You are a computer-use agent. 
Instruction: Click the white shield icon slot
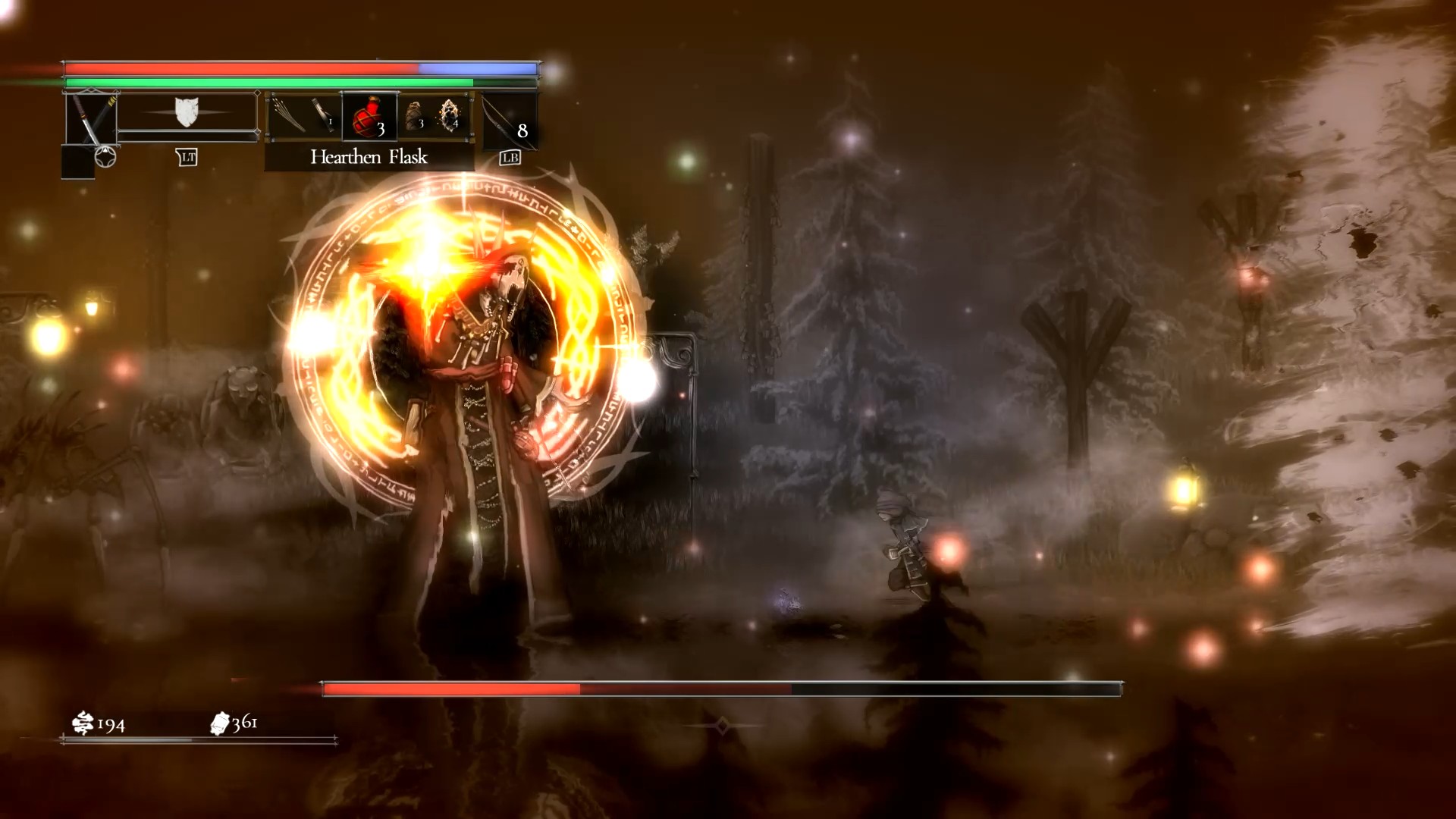pos(186,112)
